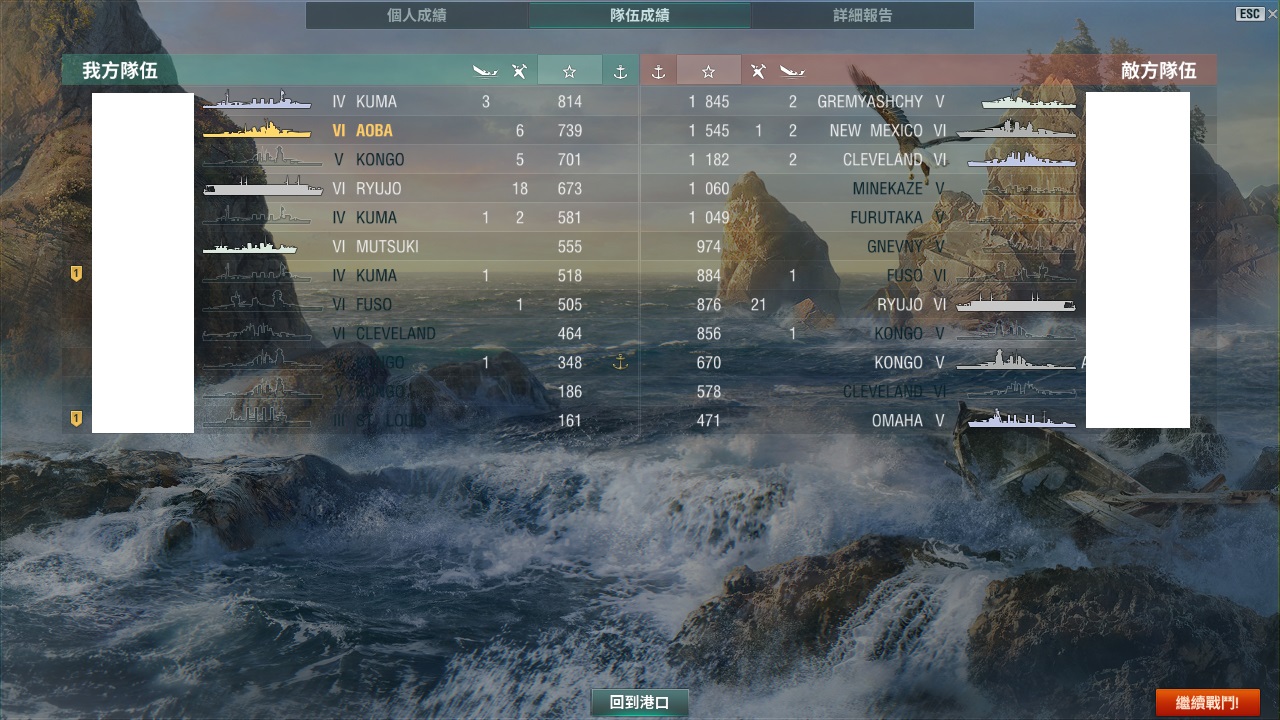This screenshot has width=1280, height=720.
Task: Select enemy GREMYASHCHY row
Action: pos(870,102)
